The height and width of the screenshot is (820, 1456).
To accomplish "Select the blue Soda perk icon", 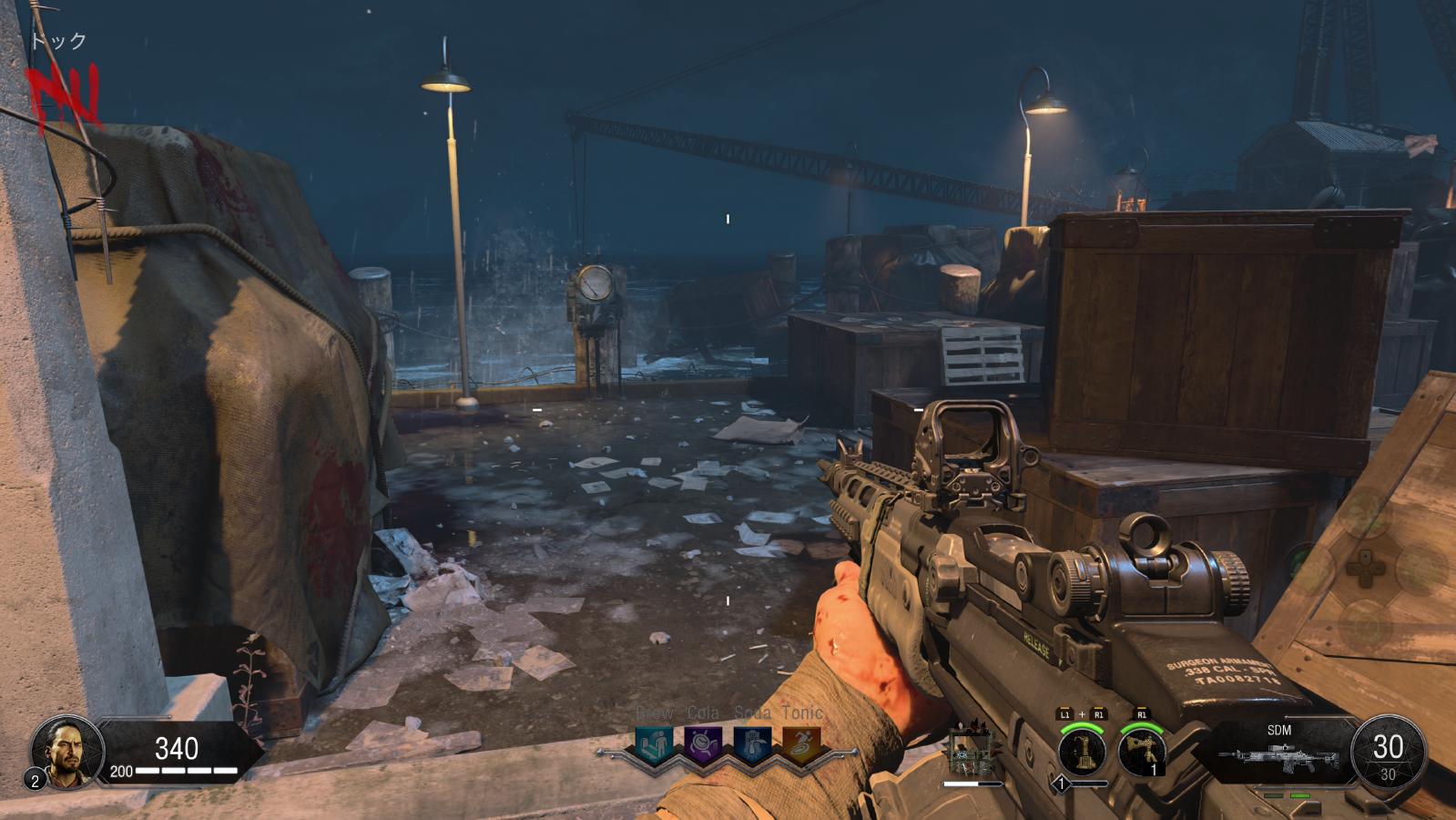I will pyautogui.click(x=752, y=743).
